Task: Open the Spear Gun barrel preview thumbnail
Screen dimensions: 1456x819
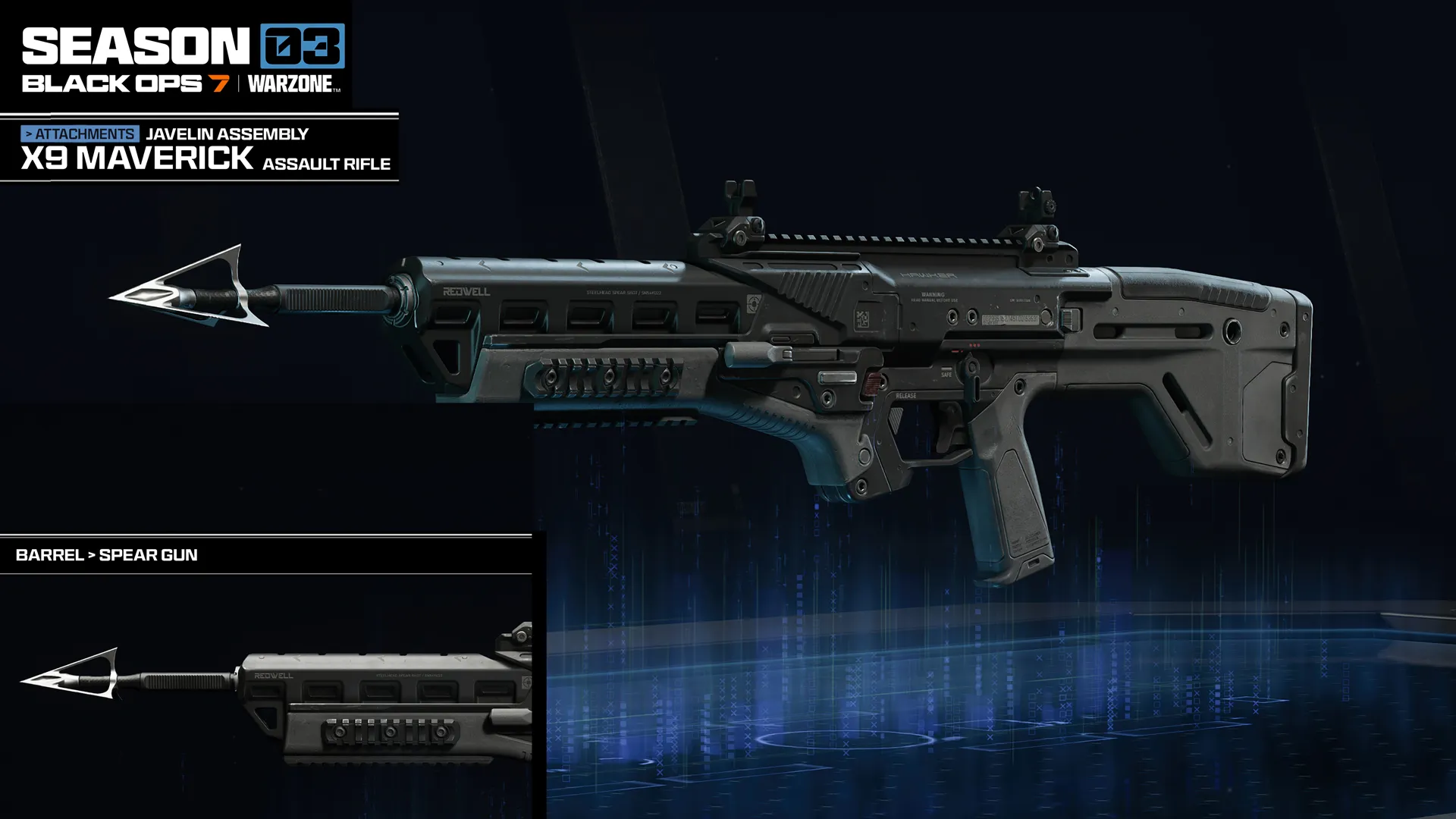Action: 273,694
